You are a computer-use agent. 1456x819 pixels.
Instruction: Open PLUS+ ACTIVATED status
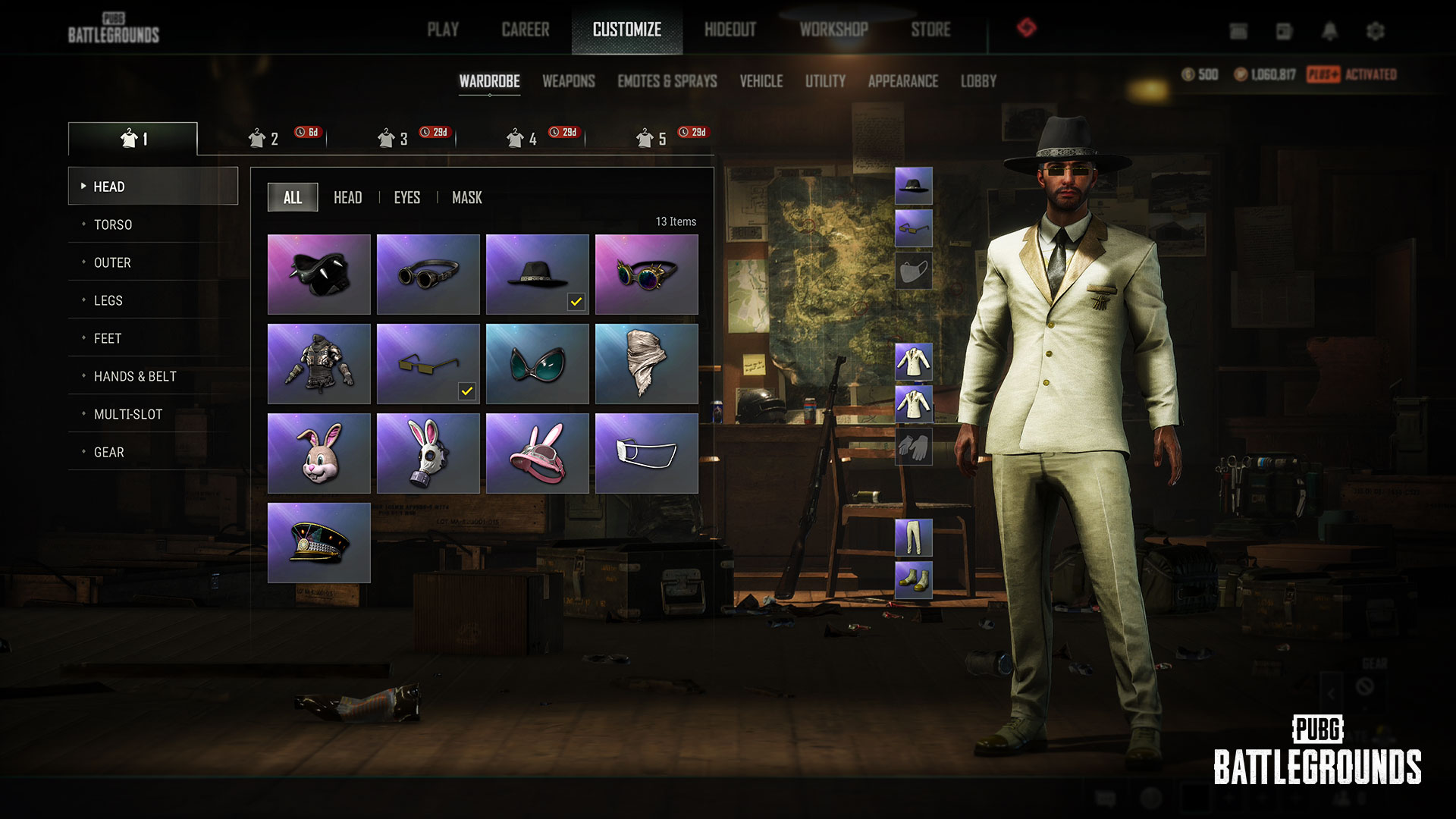pos(1354,75)
